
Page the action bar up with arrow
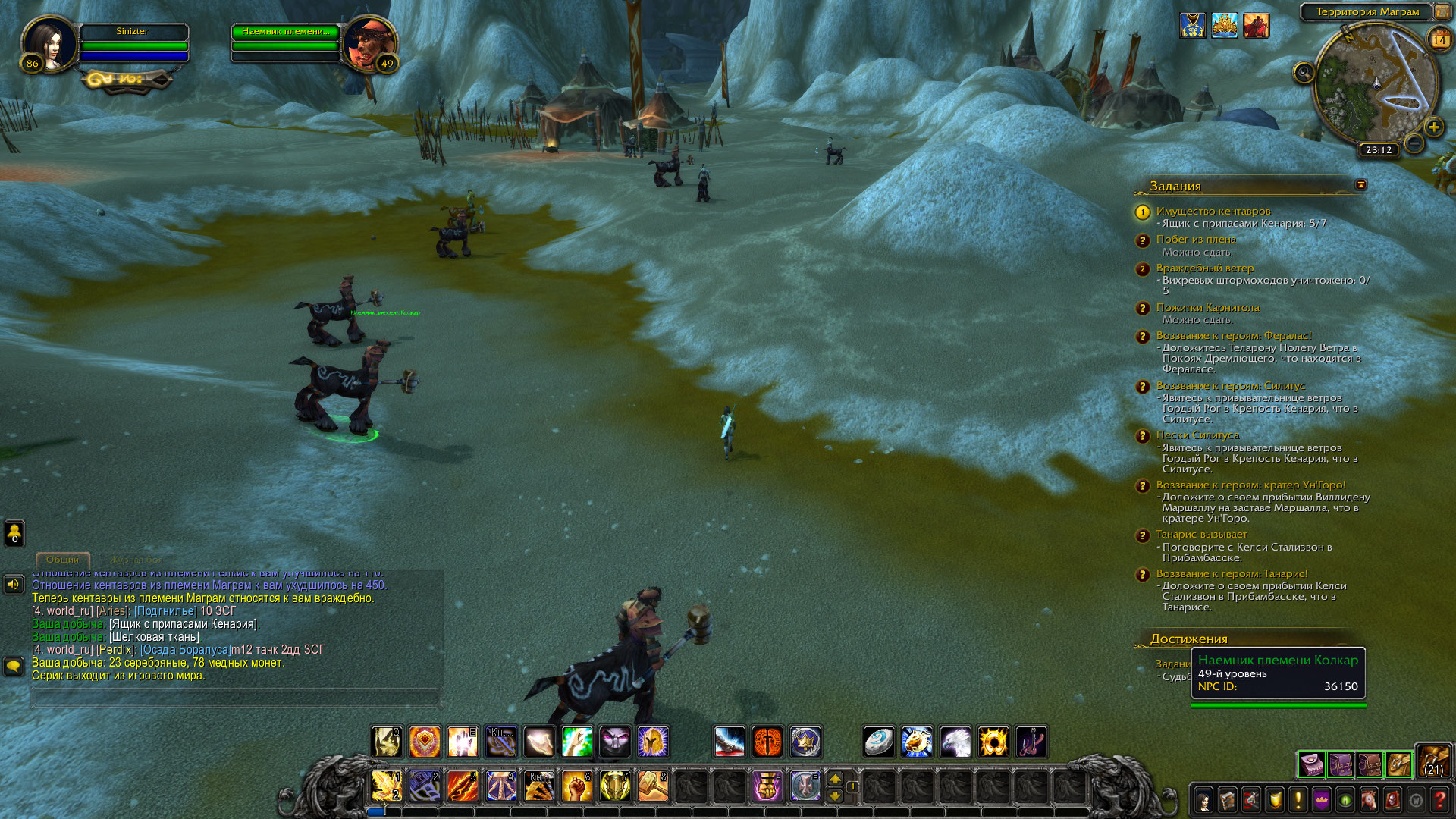click(x=835, y=779)
